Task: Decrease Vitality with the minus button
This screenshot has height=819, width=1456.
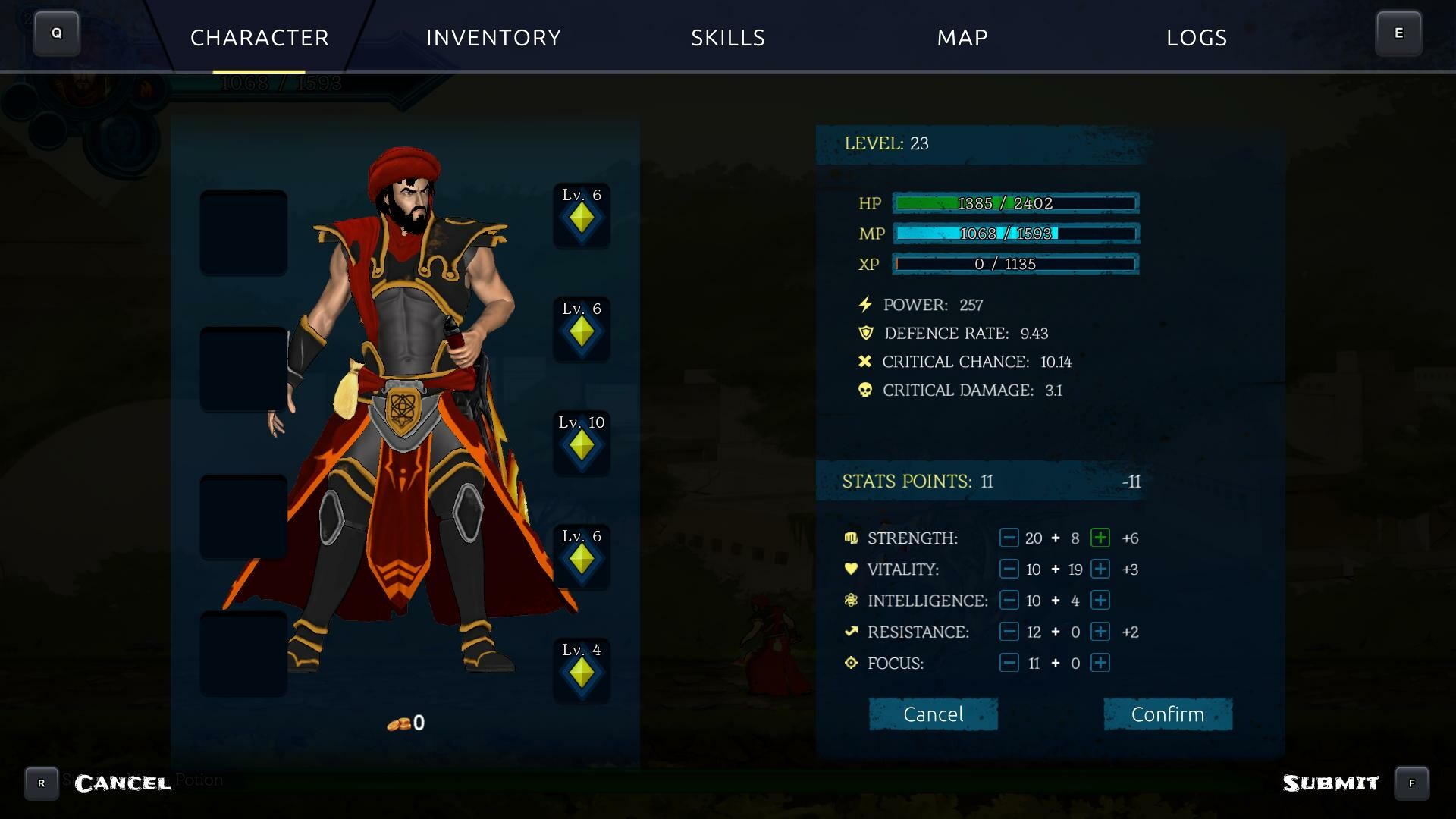Action: pos(1008,569)
